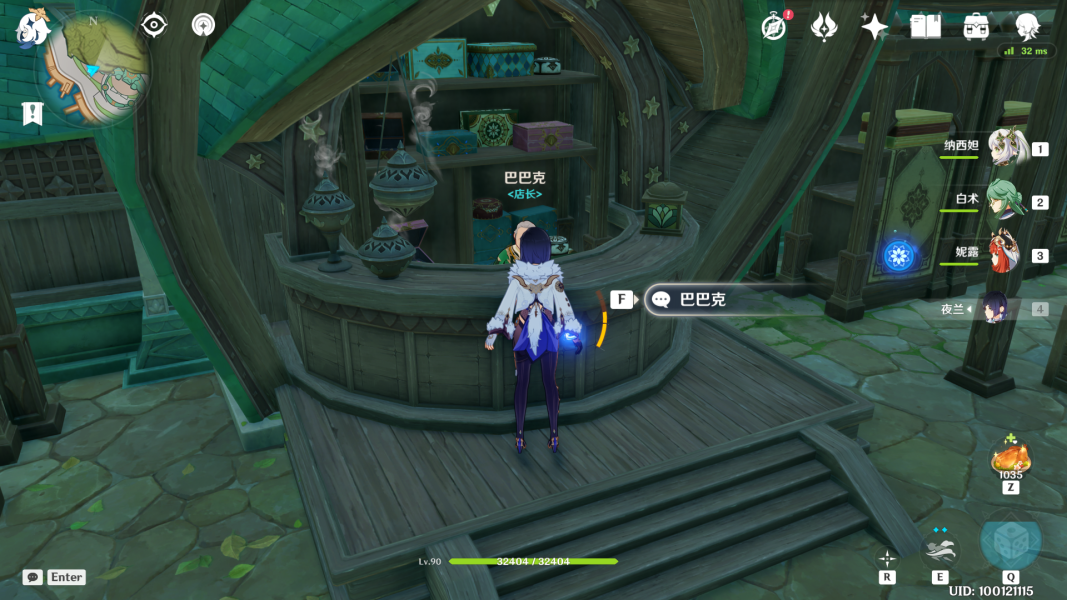Image resolution: width=1067 pixels, height=600 pixels.
Task: Open the inventory backpack icon
Action: click(x=976, y=27)
